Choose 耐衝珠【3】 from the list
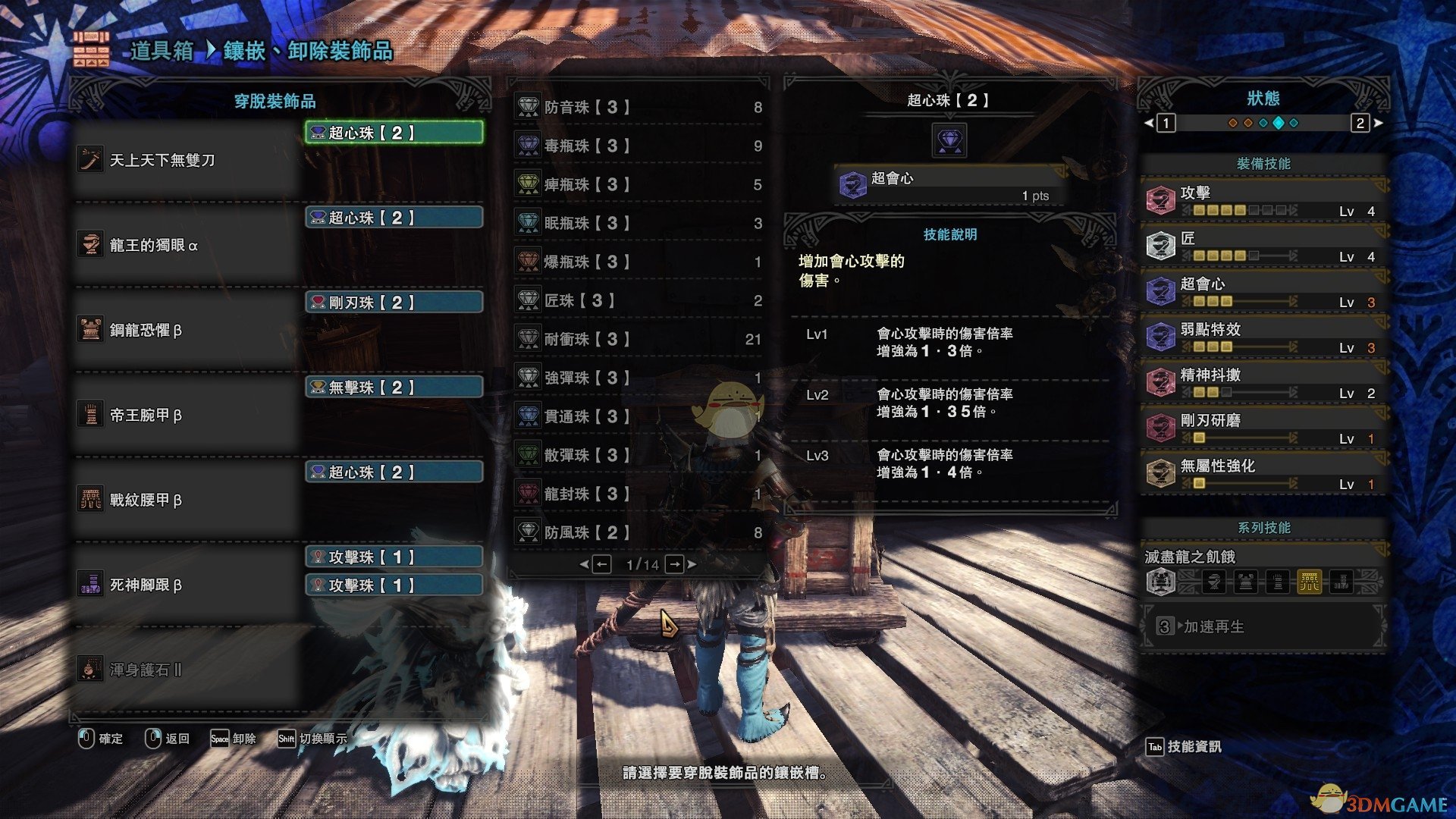This screenshot has height=819, width=1456. 639,339
